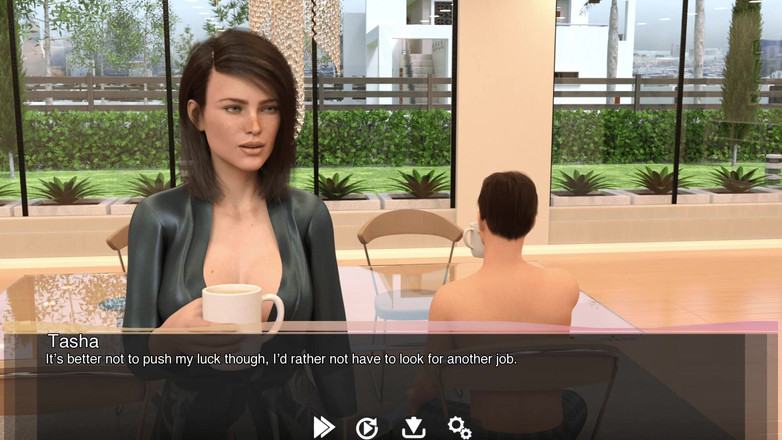Advance Tasha's dialogue text box
782x440 pixels.
coord(390,370)
